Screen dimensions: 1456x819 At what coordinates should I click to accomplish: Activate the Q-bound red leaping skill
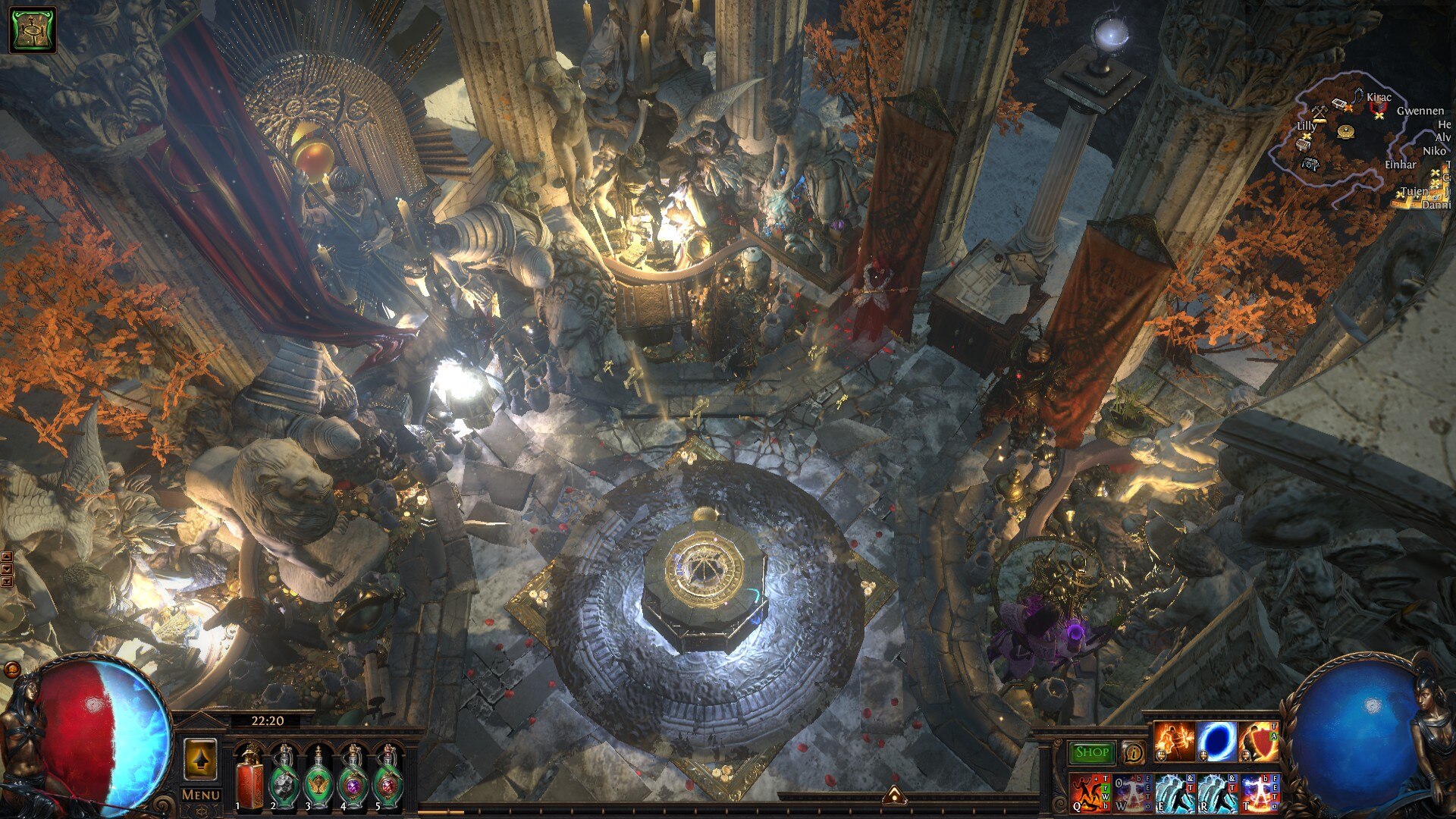1090,792
